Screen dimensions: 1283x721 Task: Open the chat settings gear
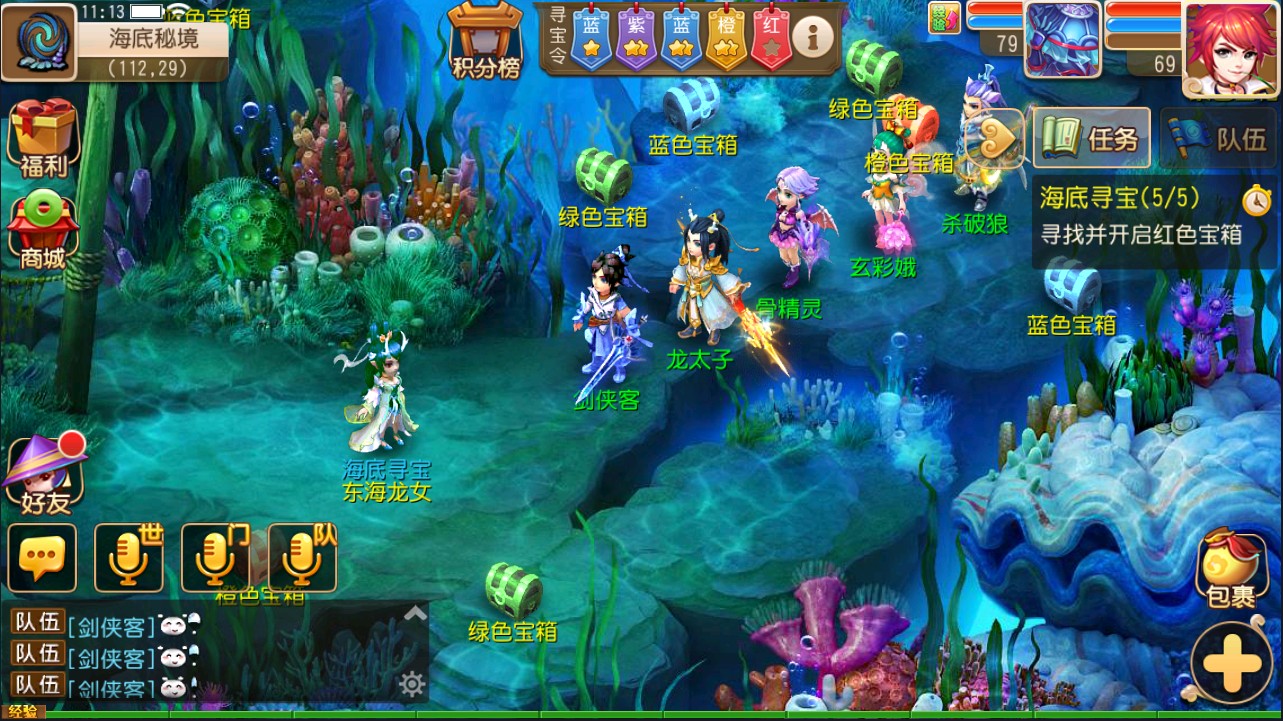click(410, 683)
